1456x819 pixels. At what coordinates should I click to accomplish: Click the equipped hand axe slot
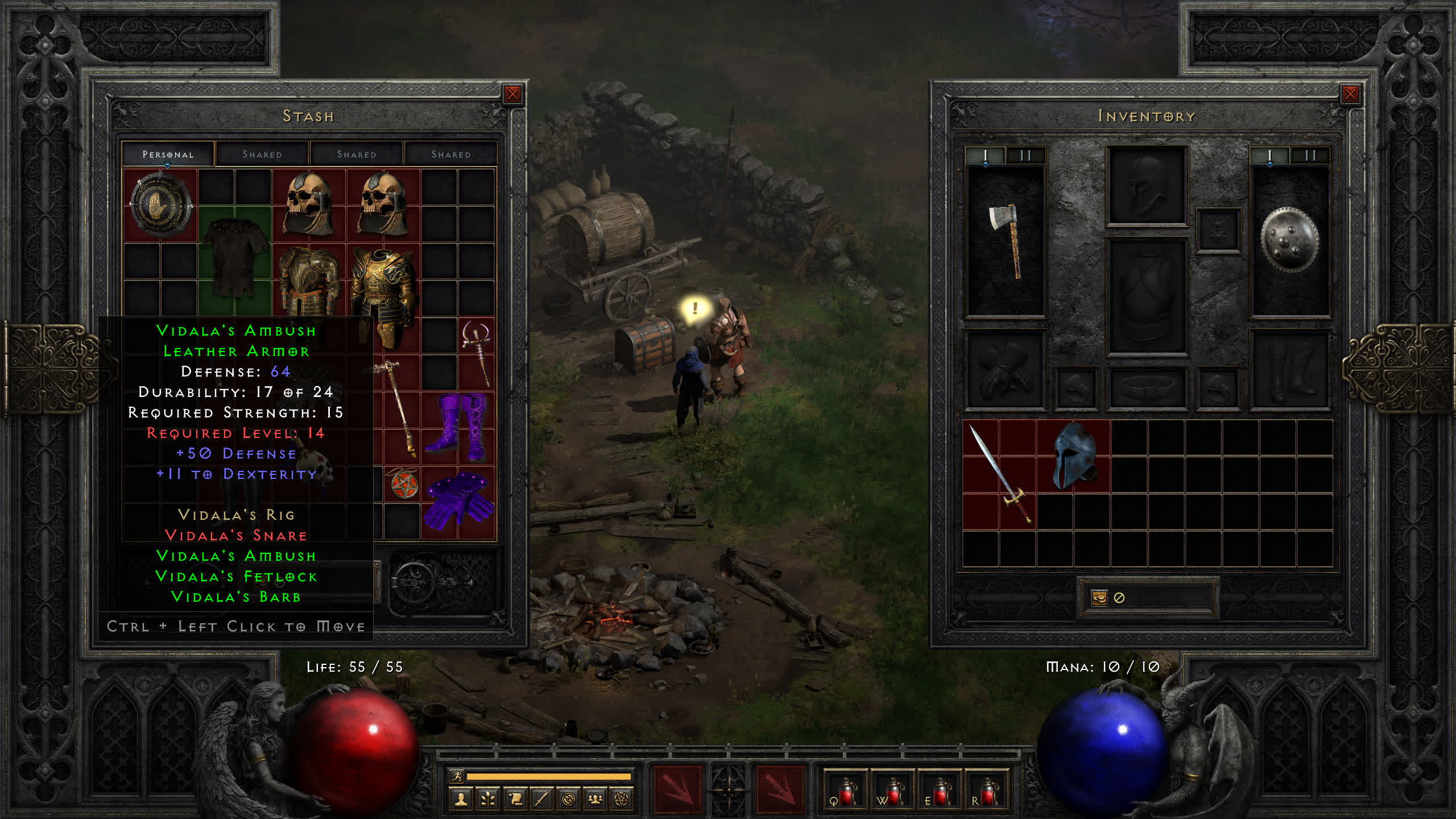point(1006,241)
